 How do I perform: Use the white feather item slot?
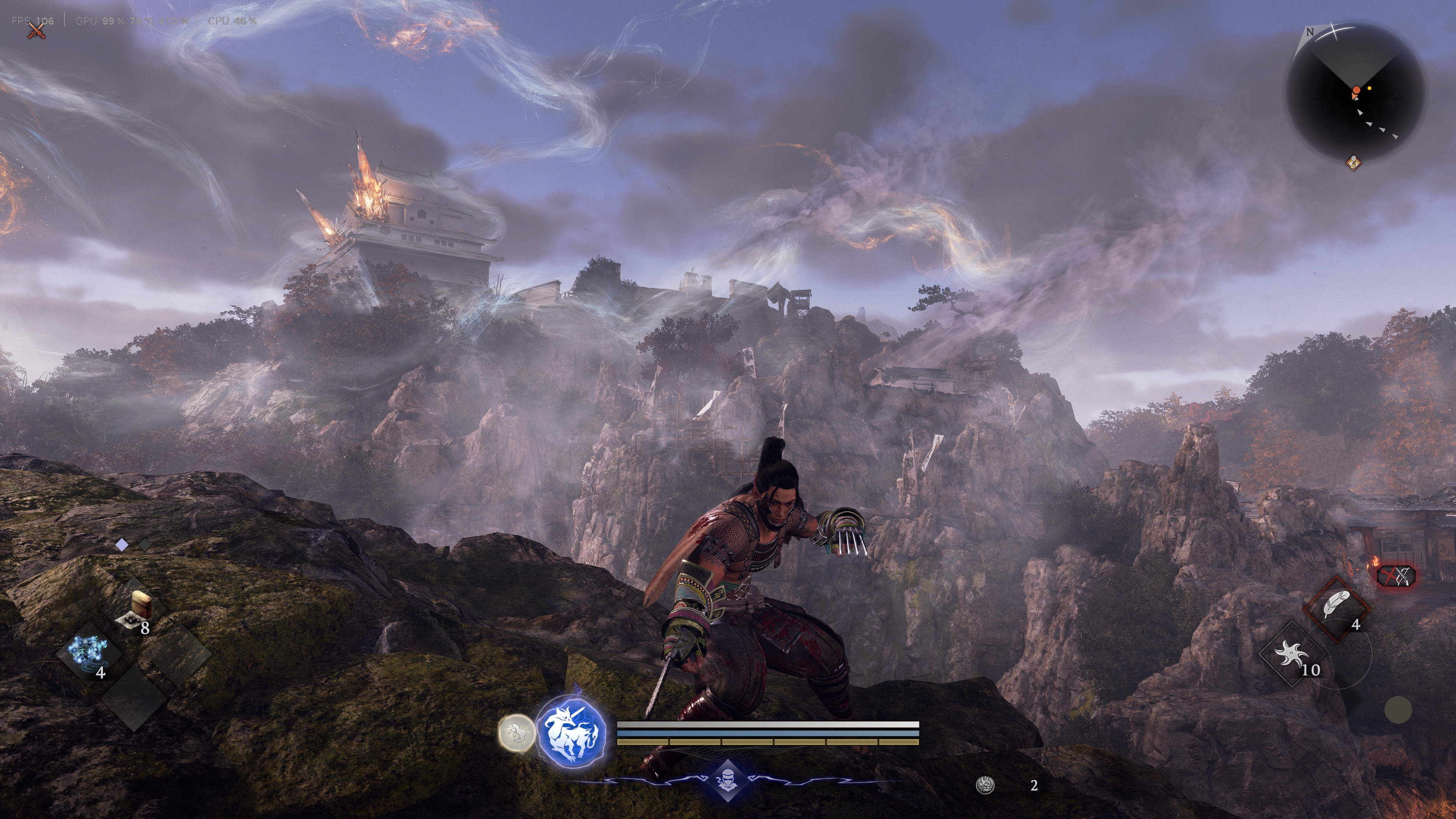click(x=1336, y=608)
